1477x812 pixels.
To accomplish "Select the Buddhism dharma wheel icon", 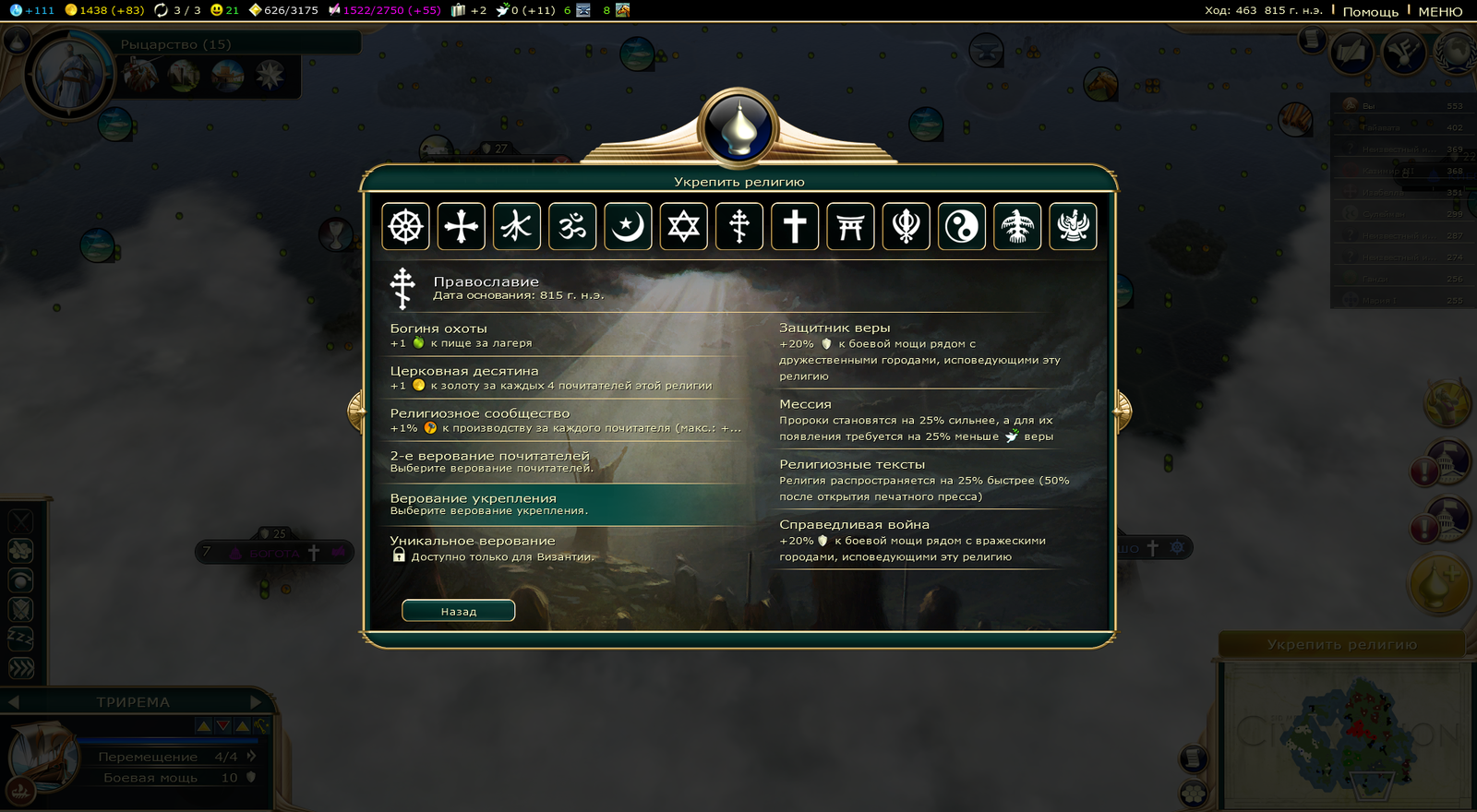I will 405,226.
